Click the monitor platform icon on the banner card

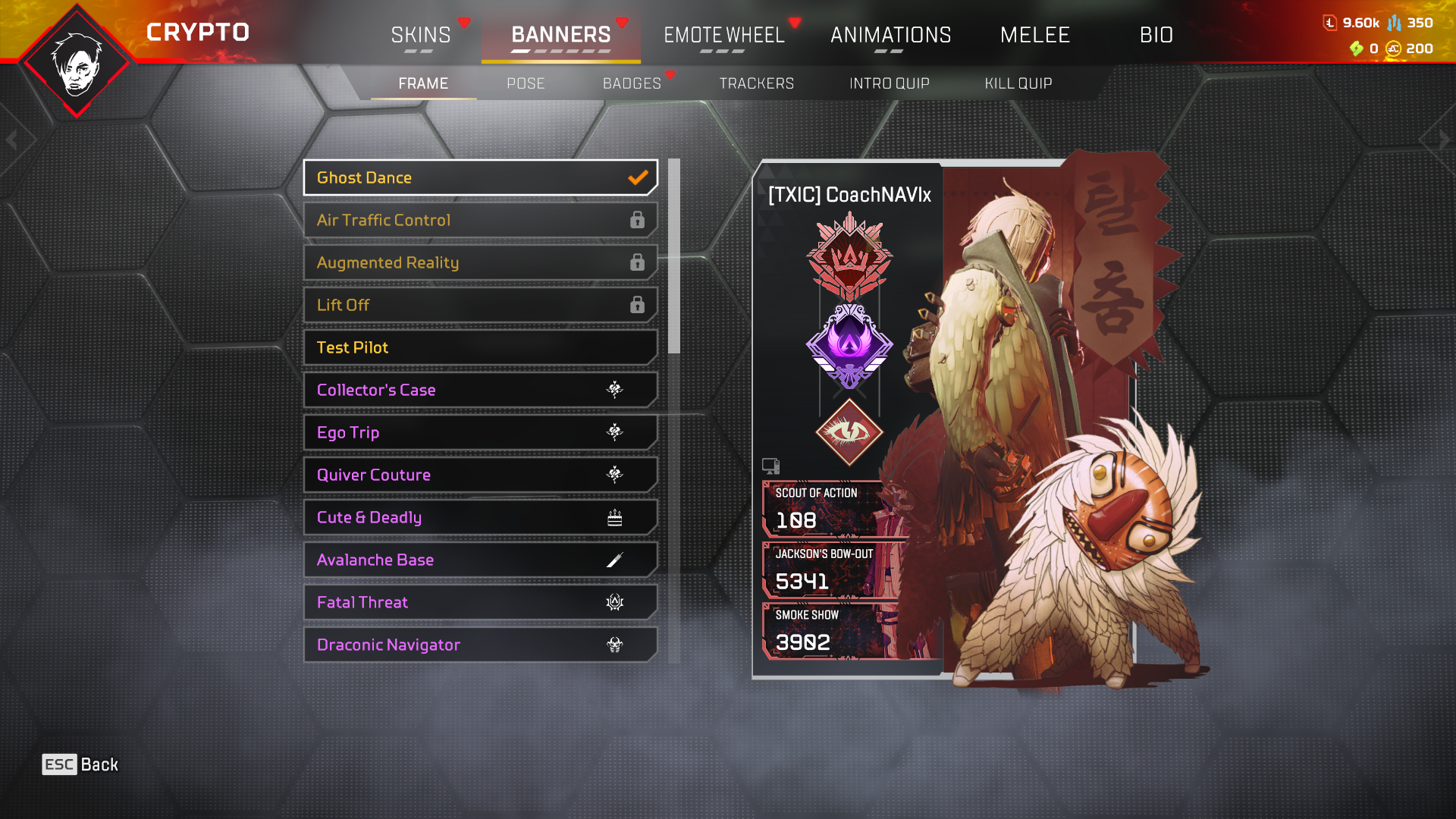771,466
